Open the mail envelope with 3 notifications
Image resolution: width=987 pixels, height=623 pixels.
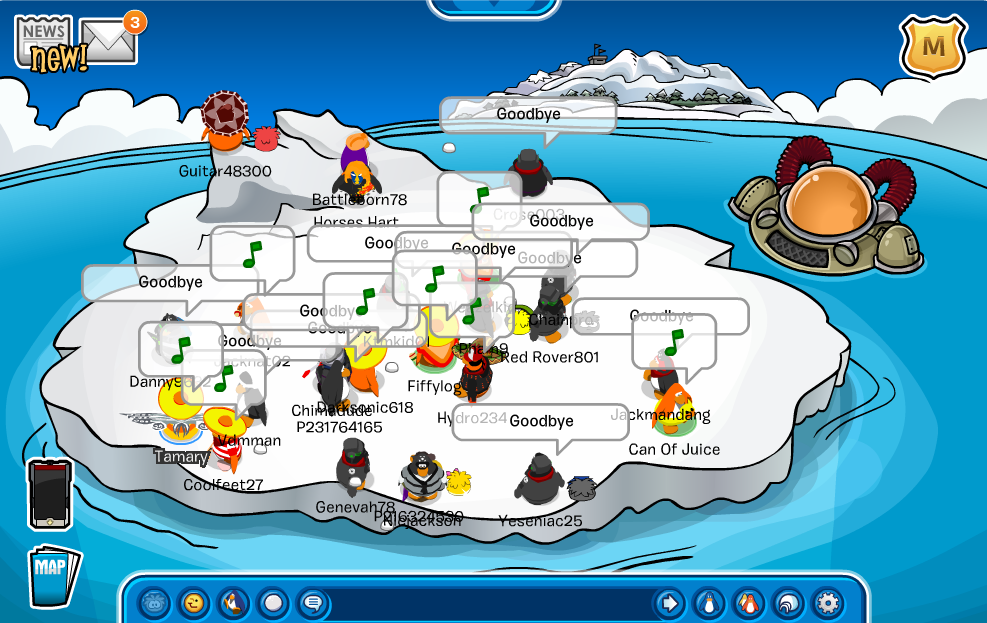pyautogui.click(x=108, y=42)
